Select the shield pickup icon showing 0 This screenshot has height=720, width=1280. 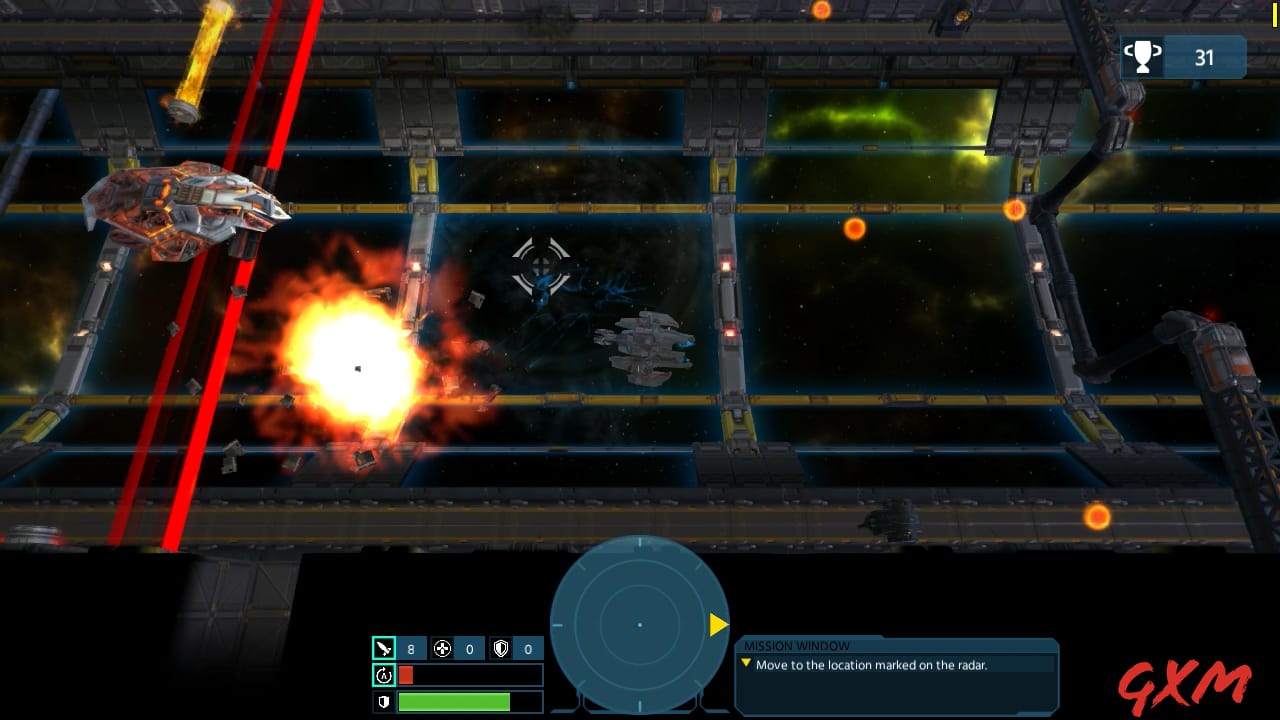pyautogui.click(x=501, y=648)
